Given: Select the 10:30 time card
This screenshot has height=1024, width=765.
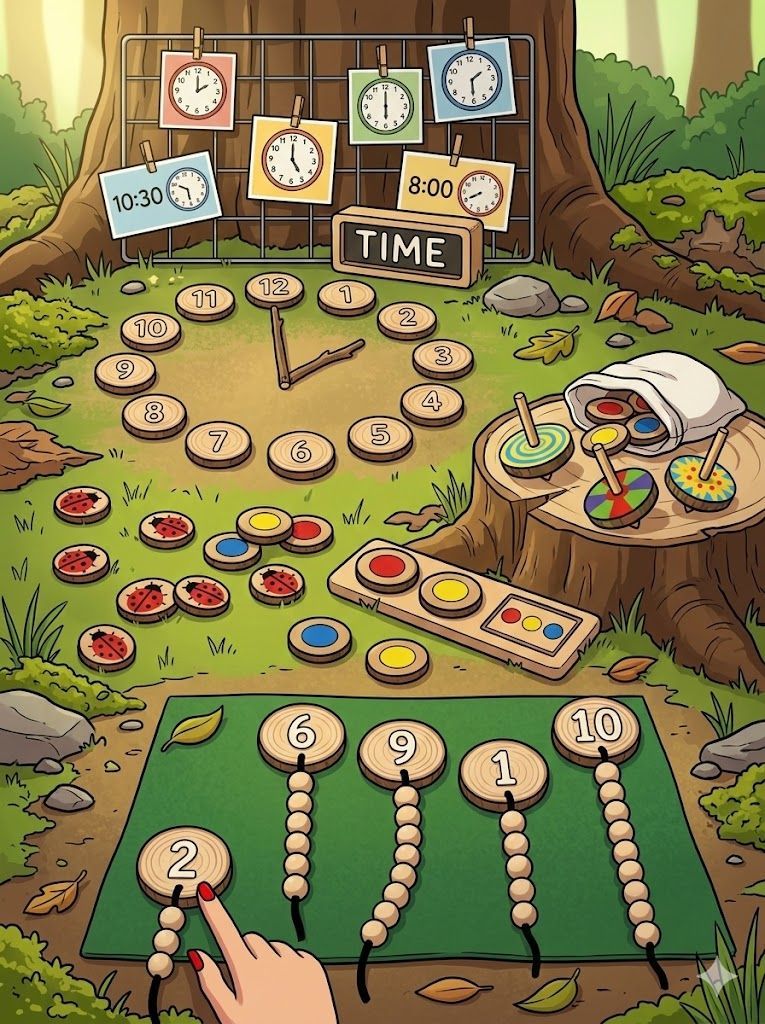Looking at the screenshot, I should (x=160, y=193).
